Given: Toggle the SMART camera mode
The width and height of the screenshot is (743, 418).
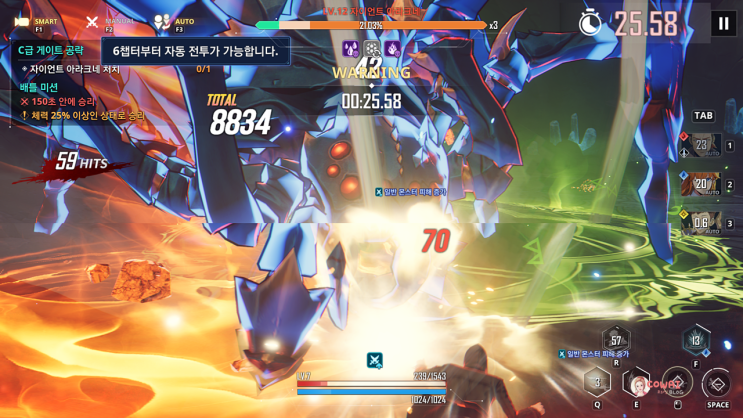Looking at the screenshot, I should click(34, 22).
